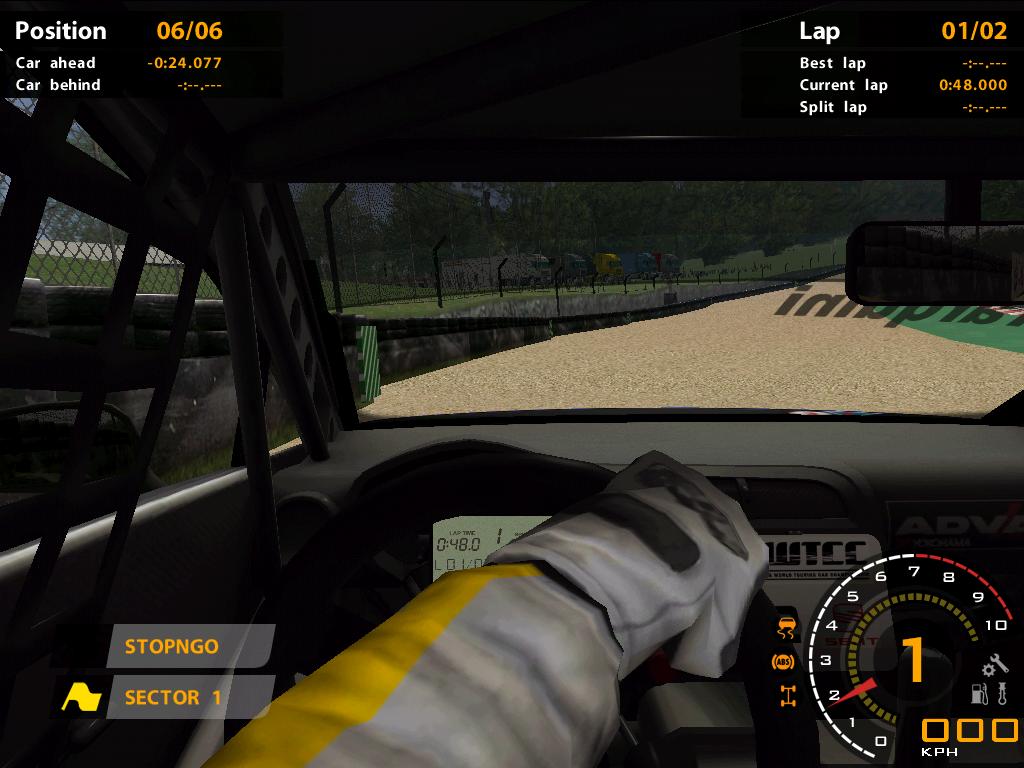Viewport: 1024px width, 768px height.
Task: Toggle the ABS indicator icon
Action: pos(784,662)
